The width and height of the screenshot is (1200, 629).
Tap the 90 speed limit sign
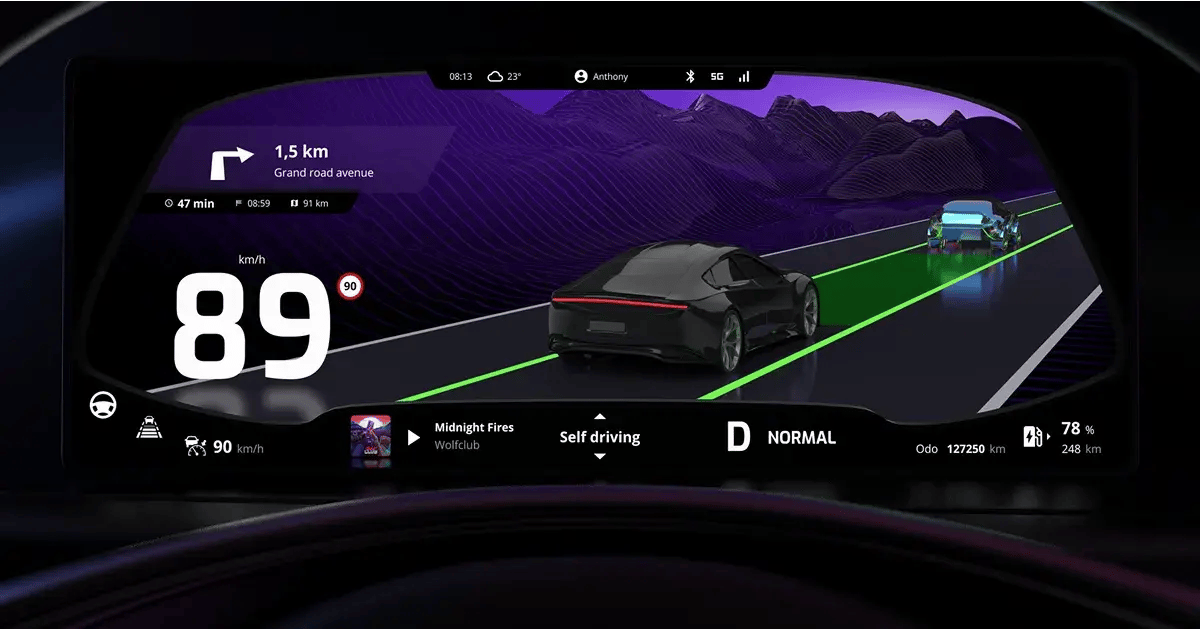350,286
